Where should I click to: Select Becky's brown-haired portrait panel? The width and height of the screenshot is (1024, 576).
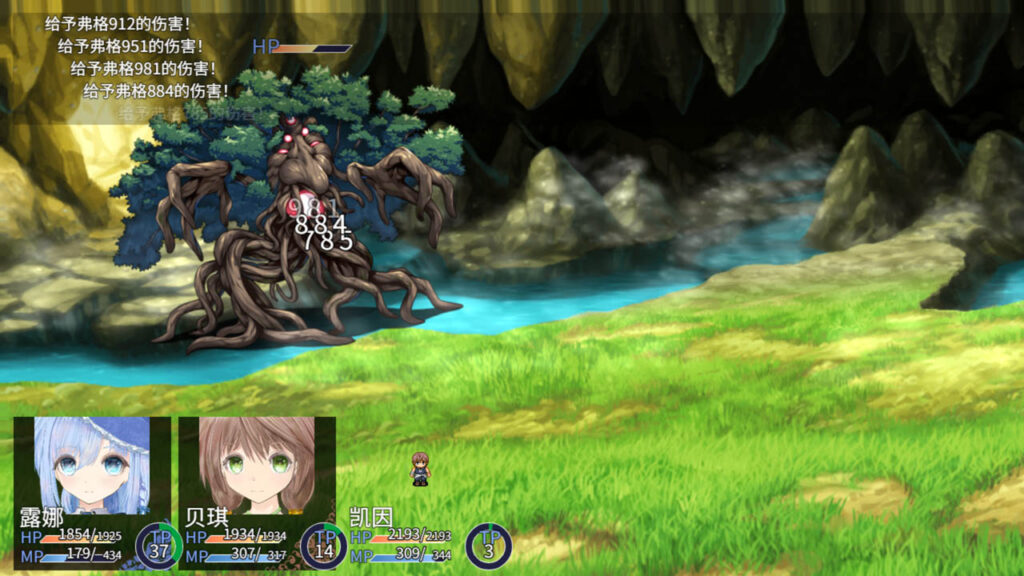pyautogui.click(x=257, y=467)
